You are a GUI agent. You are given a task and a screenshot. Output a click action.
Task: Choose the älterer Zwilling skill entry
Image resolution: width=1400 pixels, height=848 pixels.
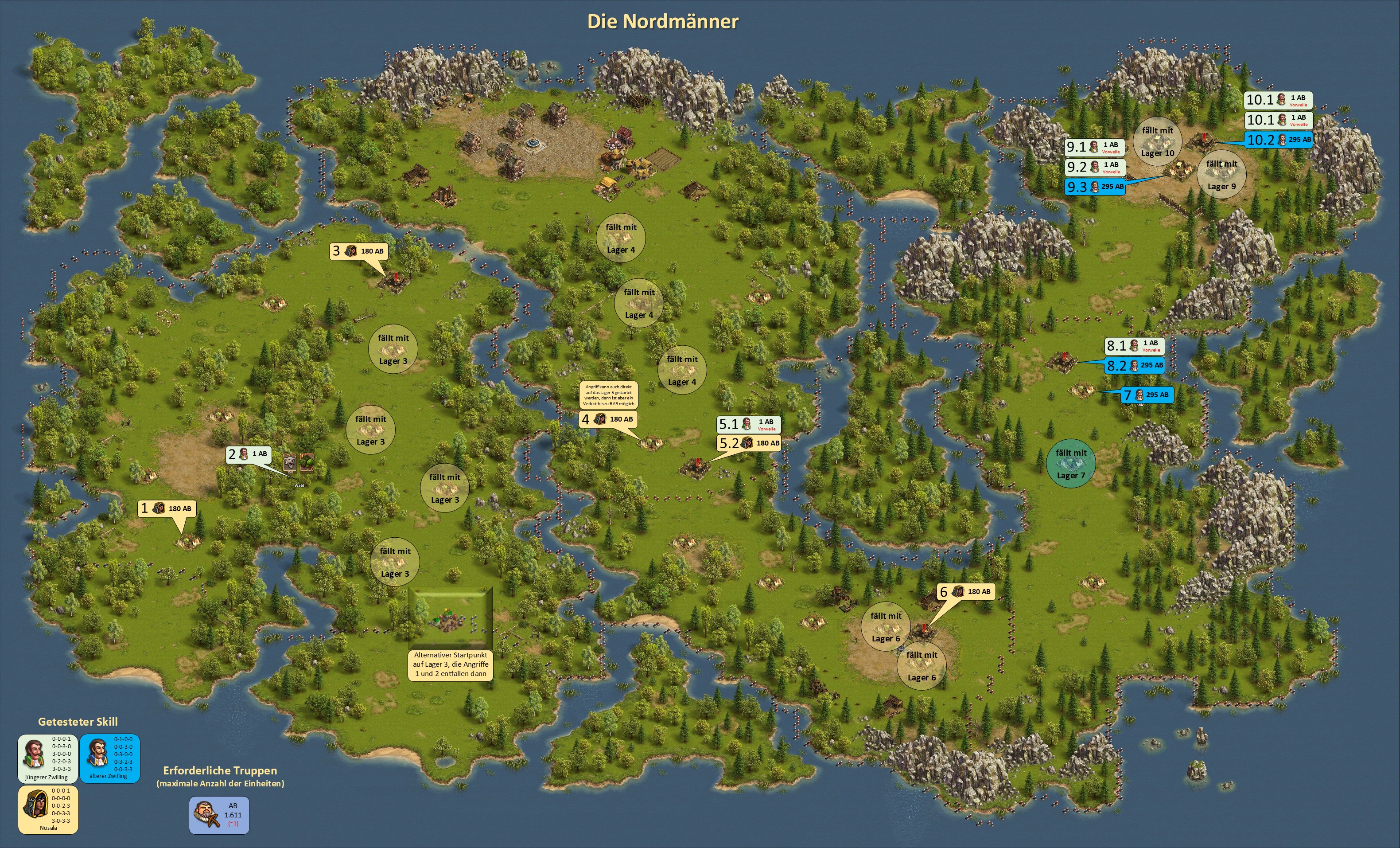click(109, 758)
